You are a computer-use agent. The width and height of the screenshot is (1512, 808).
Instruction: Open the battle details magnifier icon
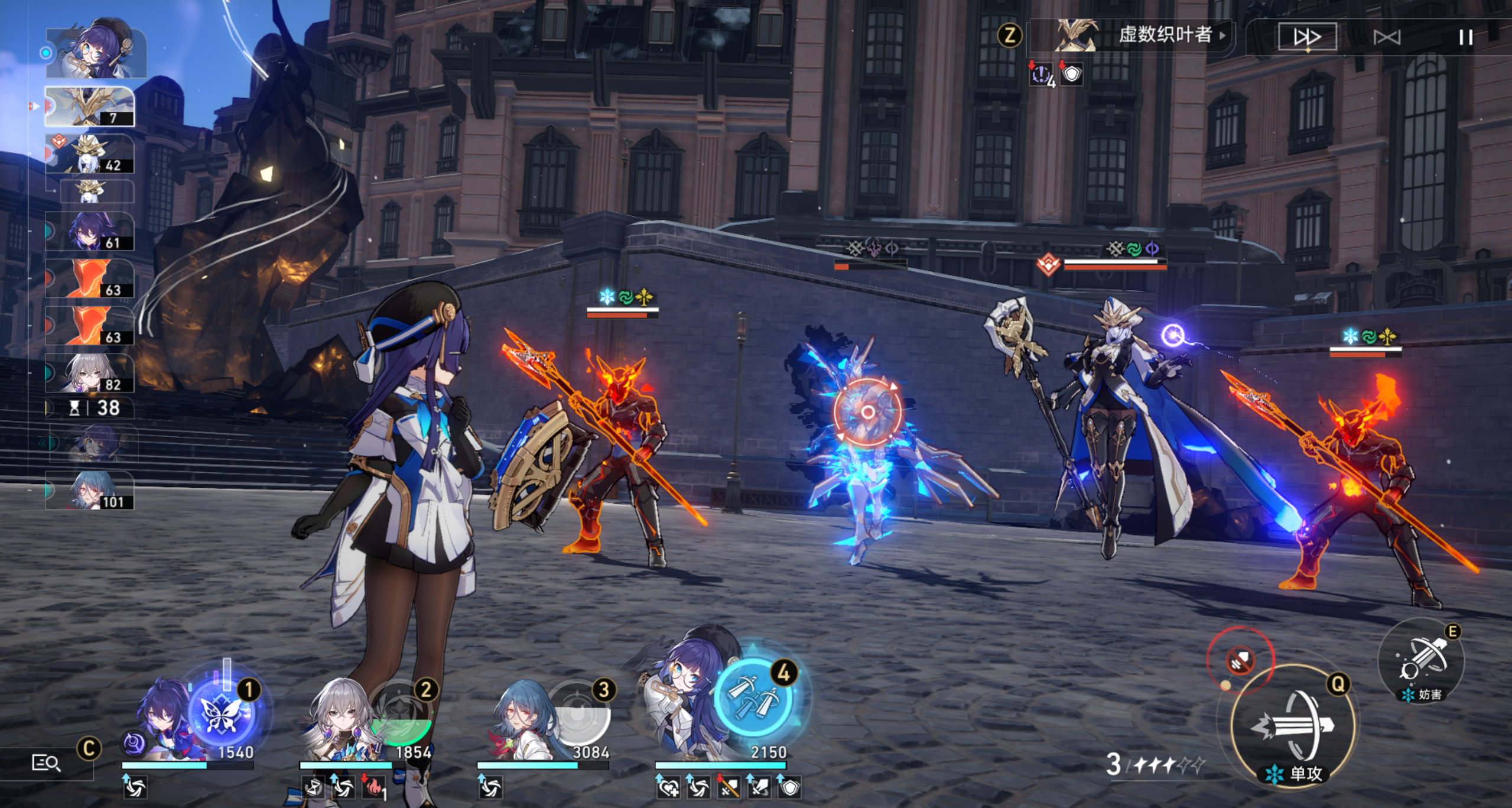45,764
